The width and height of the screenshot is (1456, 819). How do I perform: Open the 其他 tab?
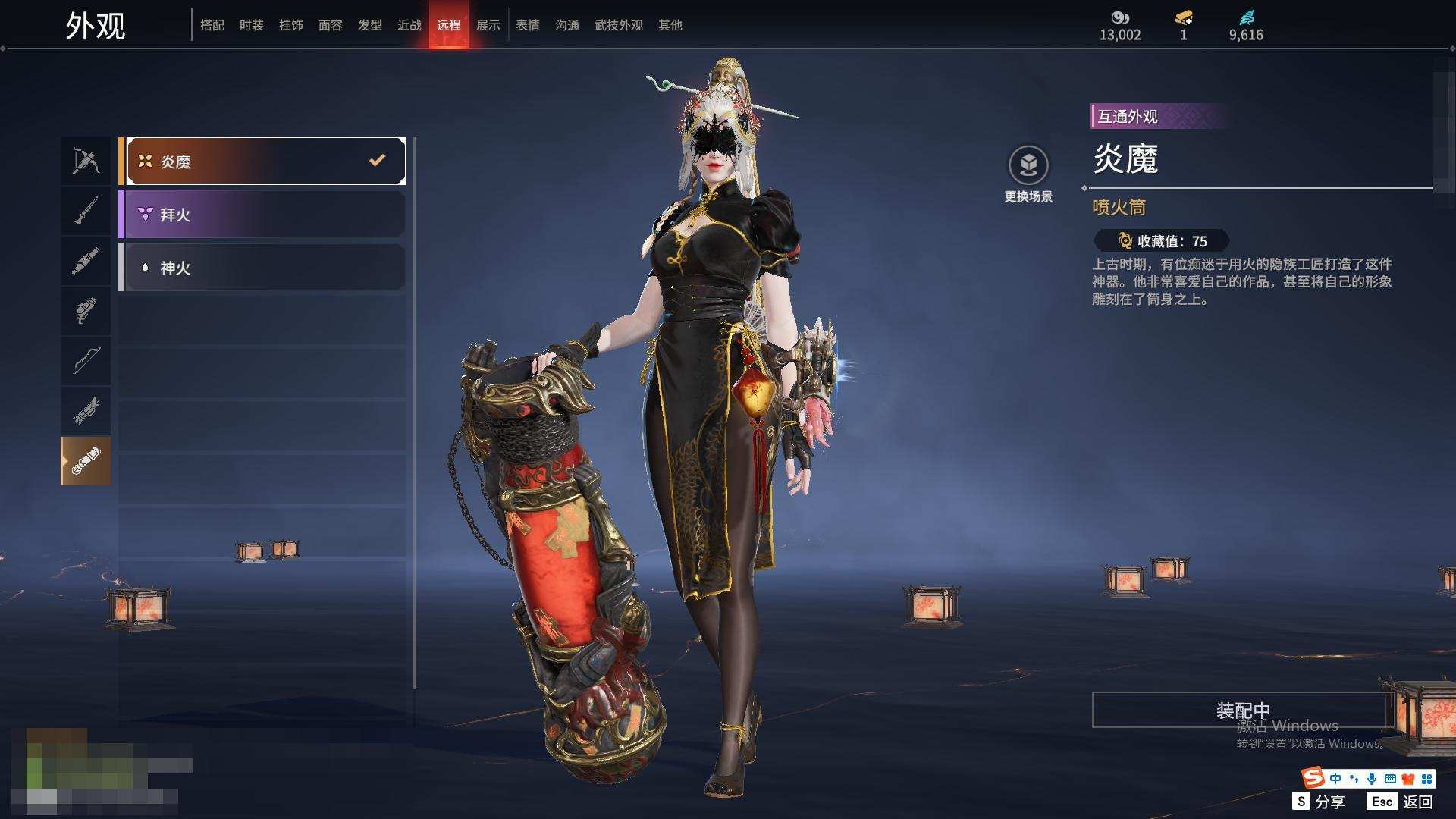670,25
